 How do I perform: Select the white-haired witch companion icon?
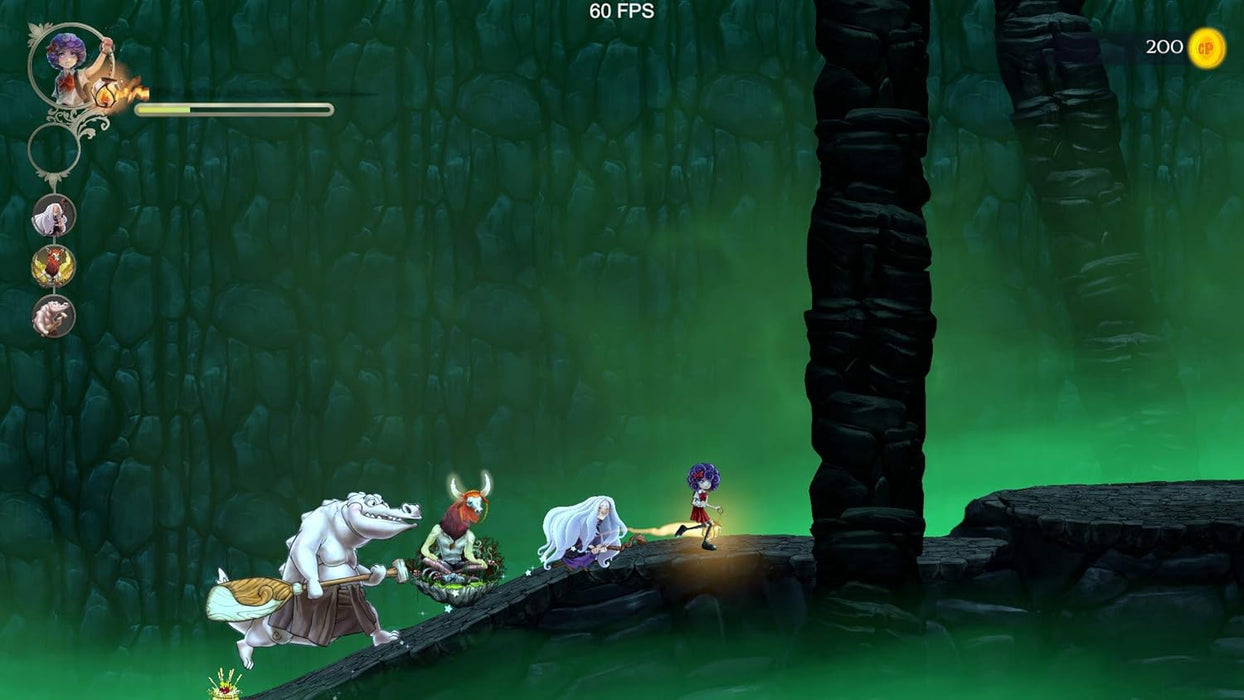click(x=54, y=215)
